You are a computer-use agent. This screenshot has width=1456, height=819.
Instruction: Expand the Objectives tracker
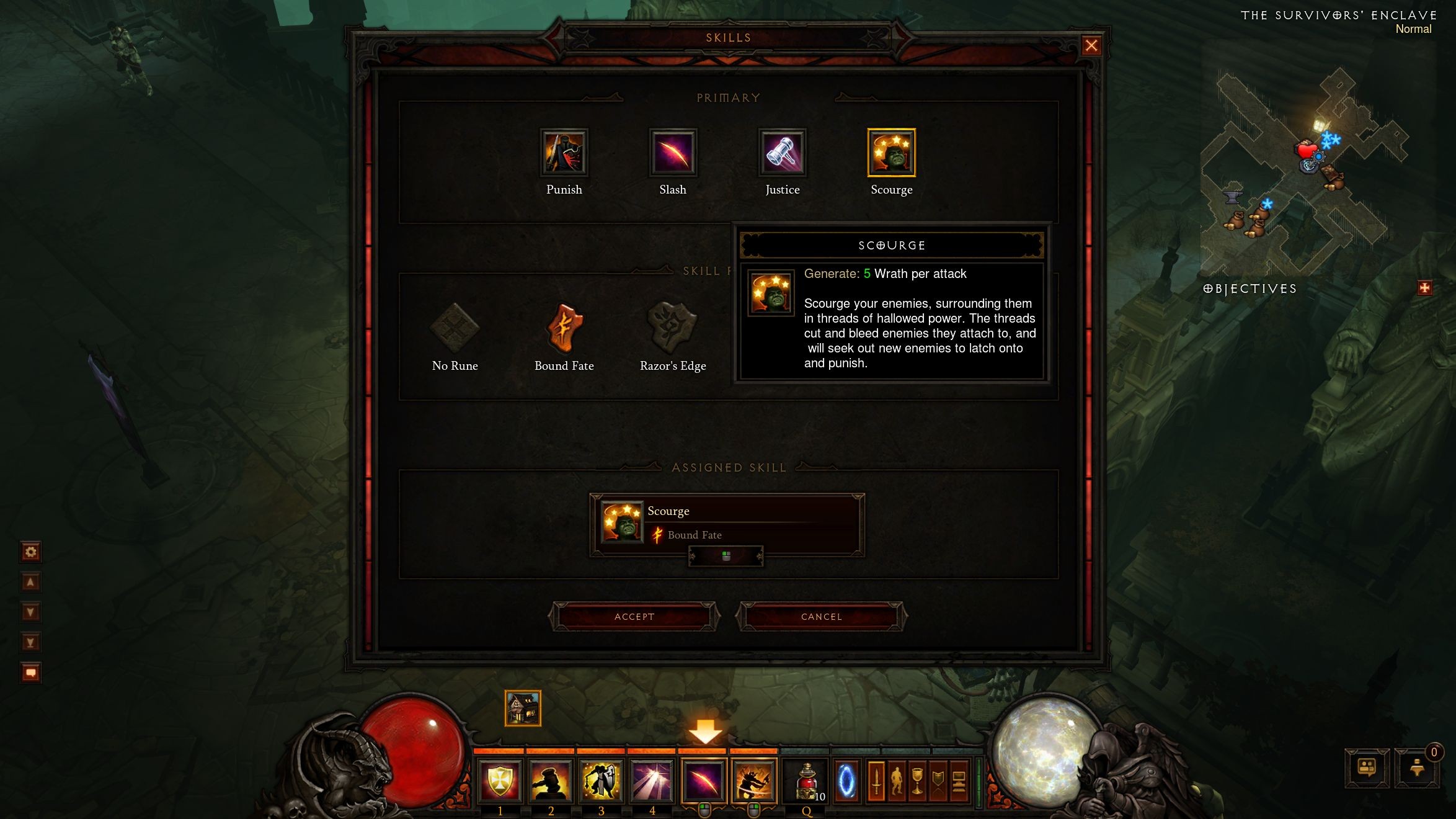click(x=1424, y=288)
